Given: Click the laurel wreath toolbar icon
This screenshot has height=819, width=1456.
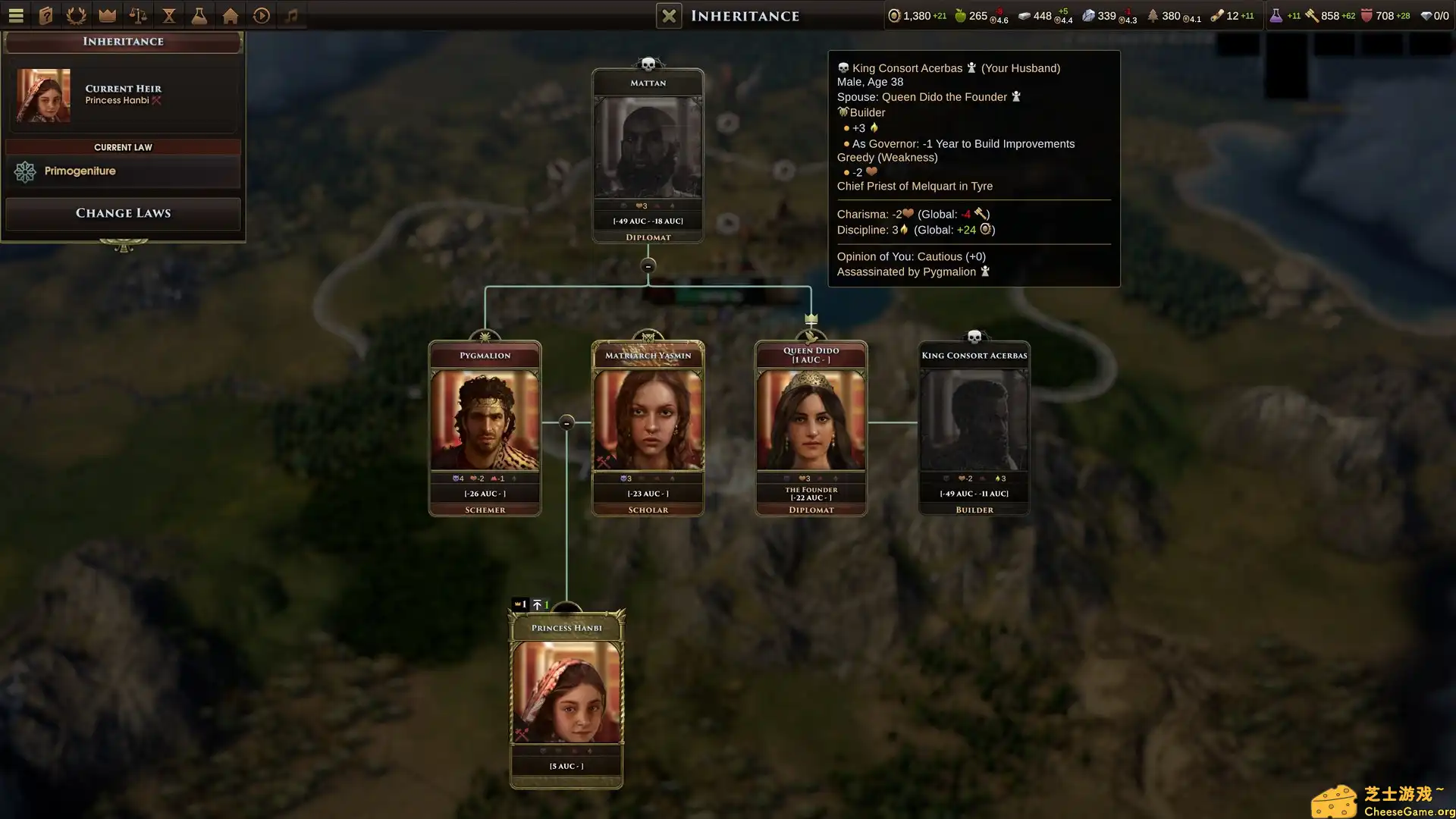Looking at the screenshot, I should [77, 15].
